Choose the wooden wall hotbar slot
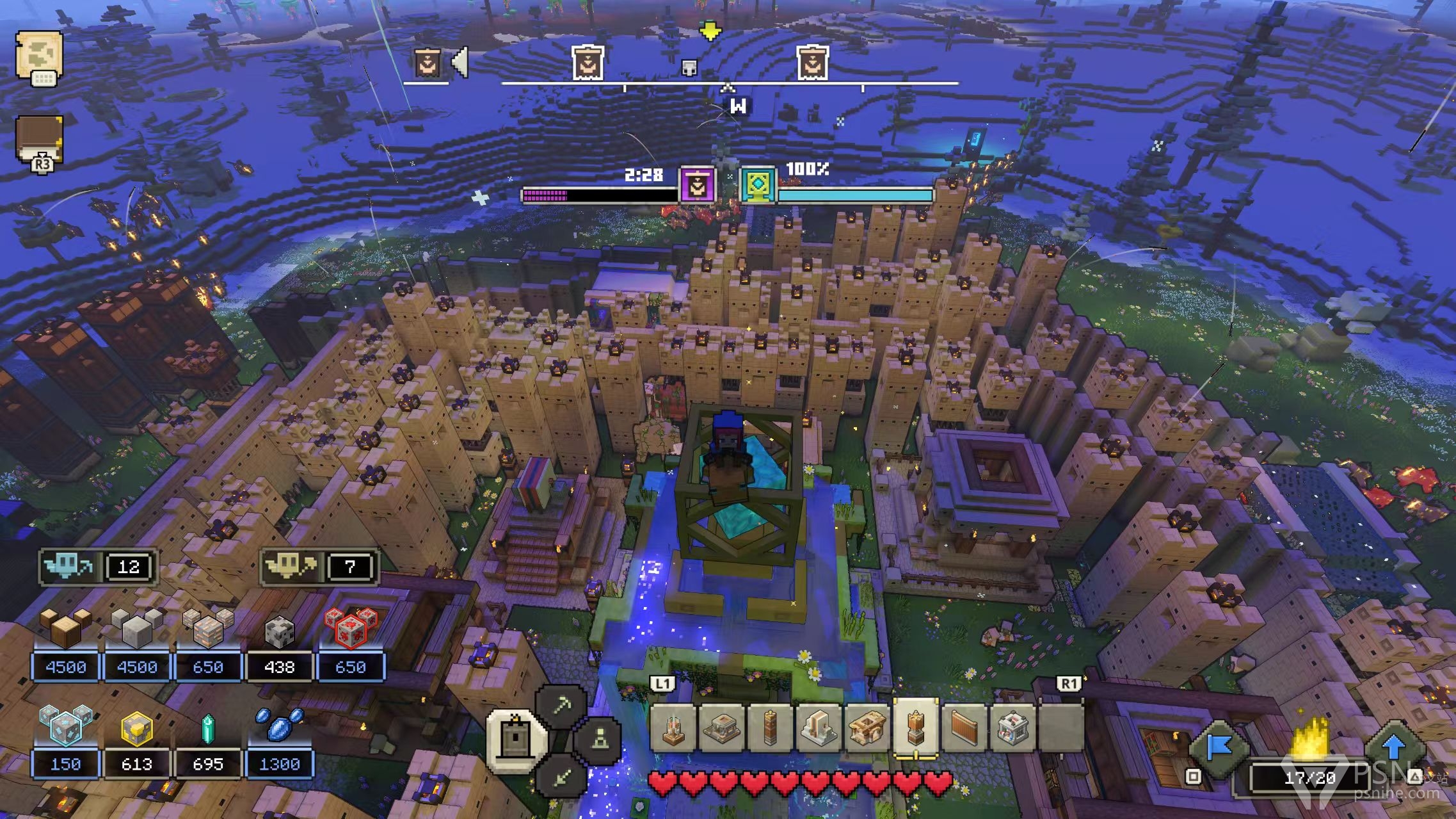The image size is (1456, 819). [x=964, y=727]
